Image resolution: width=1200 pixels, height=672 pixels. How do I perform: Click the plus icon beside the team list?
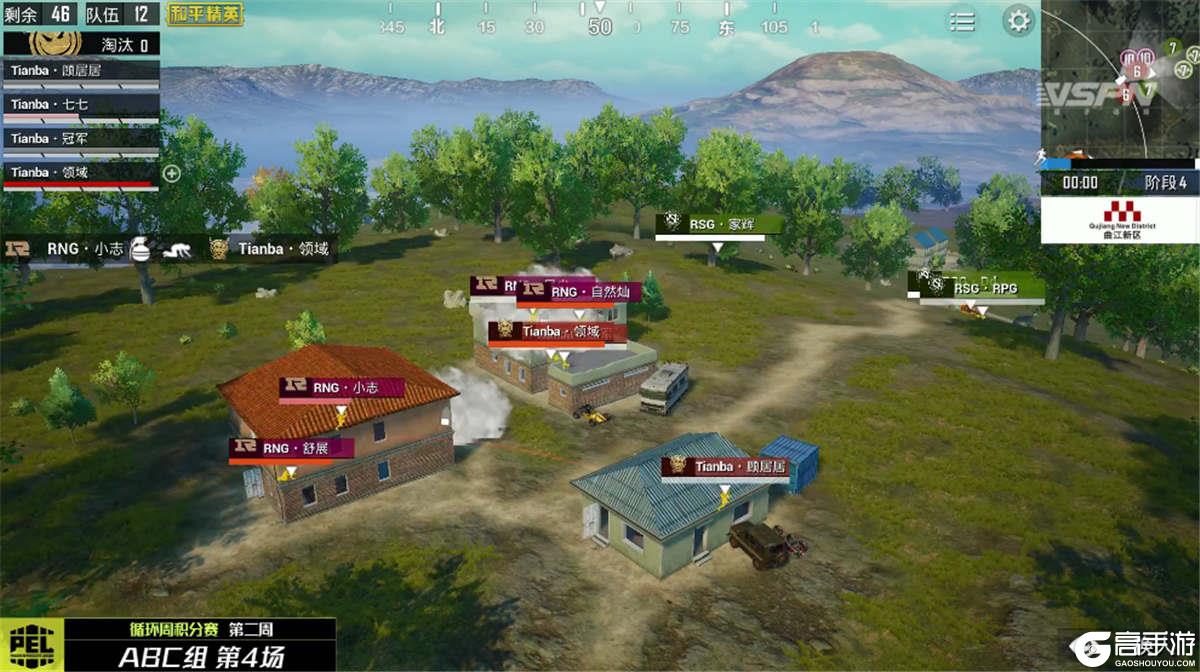point(172,173)
